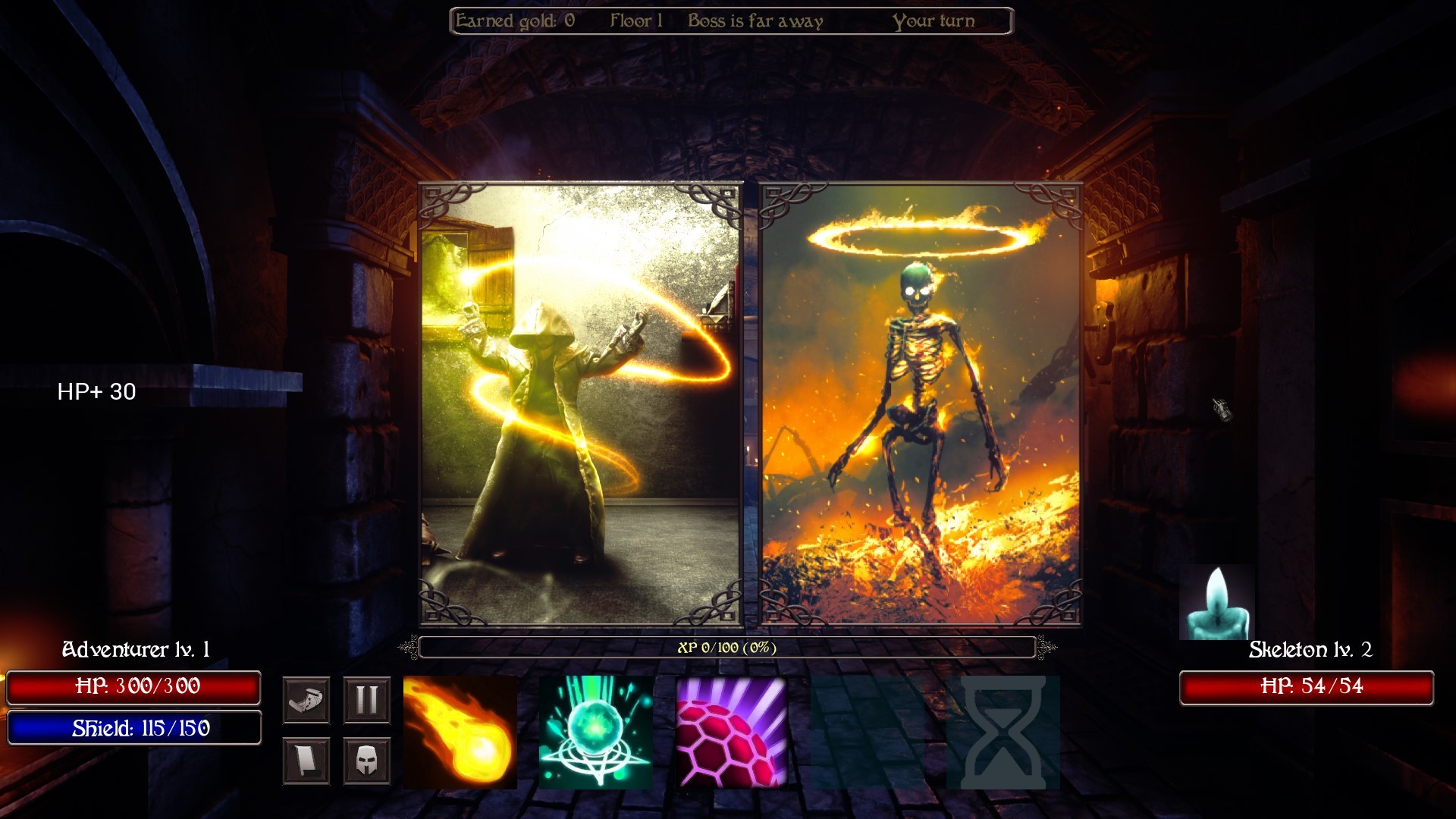Click the XP 0/100 progress bar

[x=728, y=648]
